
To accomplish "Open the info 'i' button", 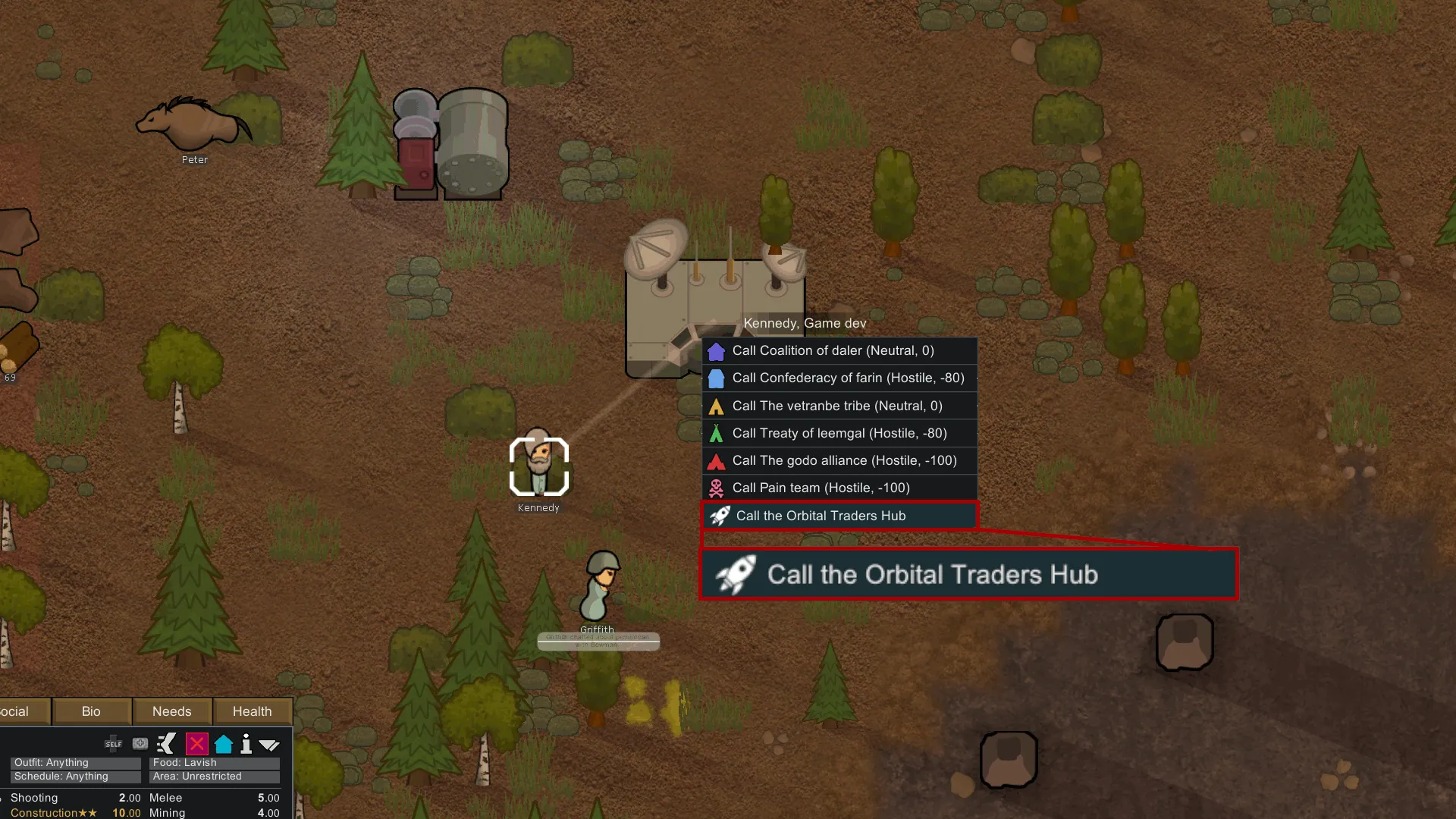I will coord(246,744).
